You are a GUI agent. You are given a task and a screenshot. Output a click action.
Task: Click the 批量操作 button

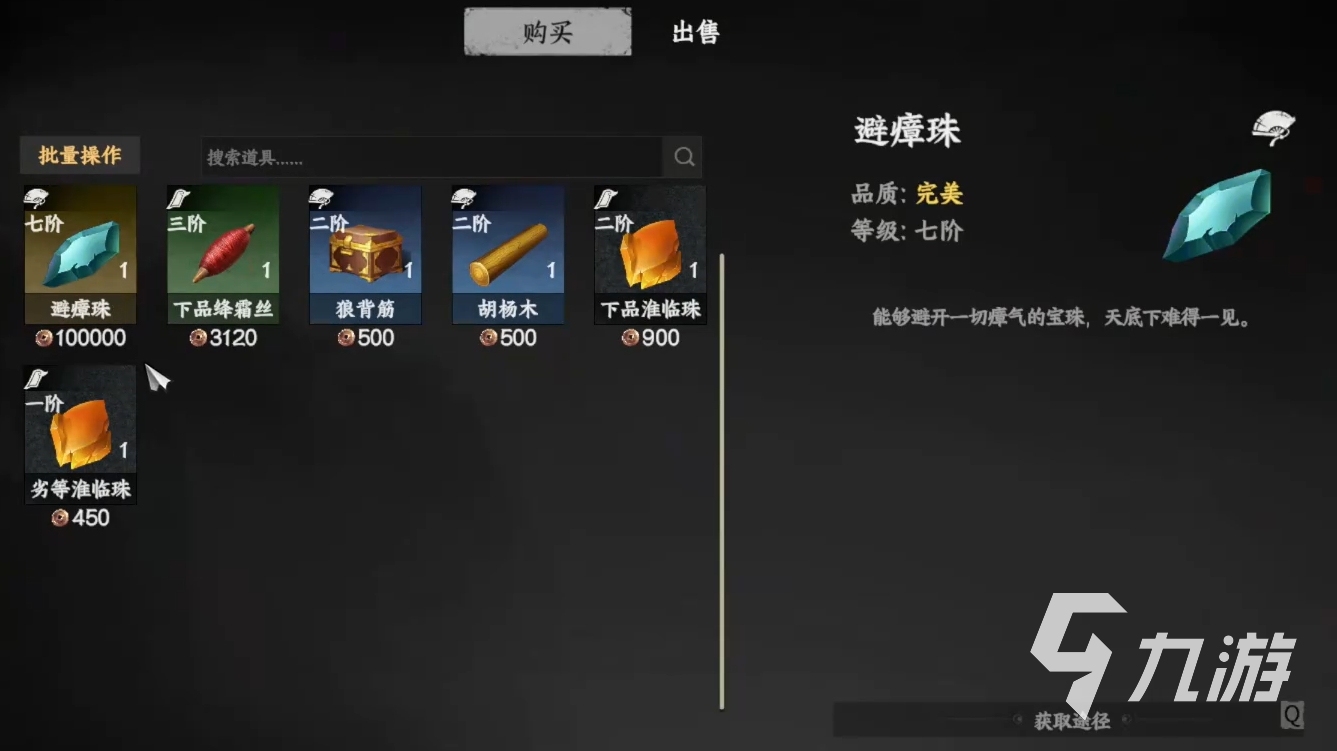[x=79, y=155]
